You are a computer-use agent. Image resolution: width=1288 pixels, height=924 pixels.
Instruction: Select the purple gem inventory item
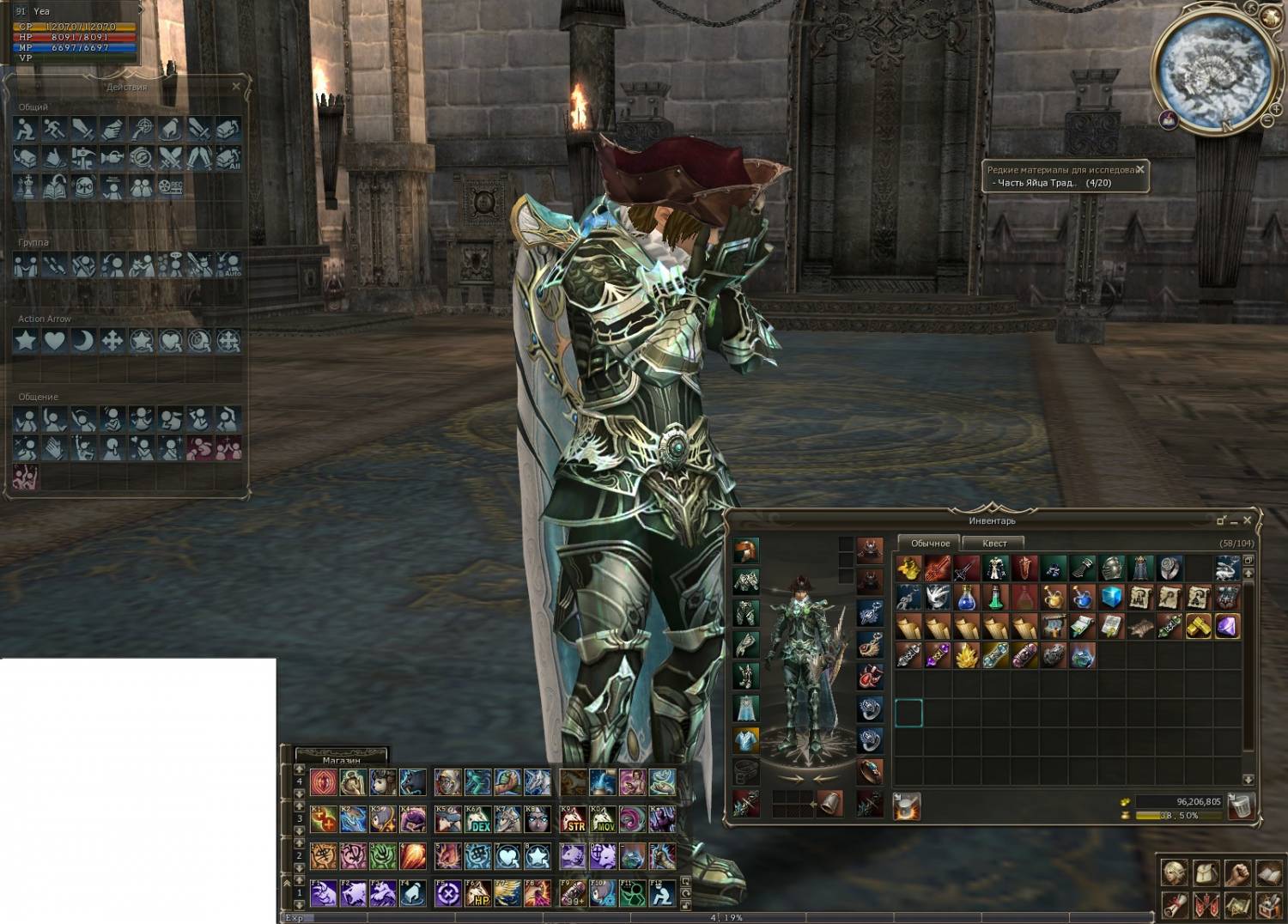point(1227,626)
